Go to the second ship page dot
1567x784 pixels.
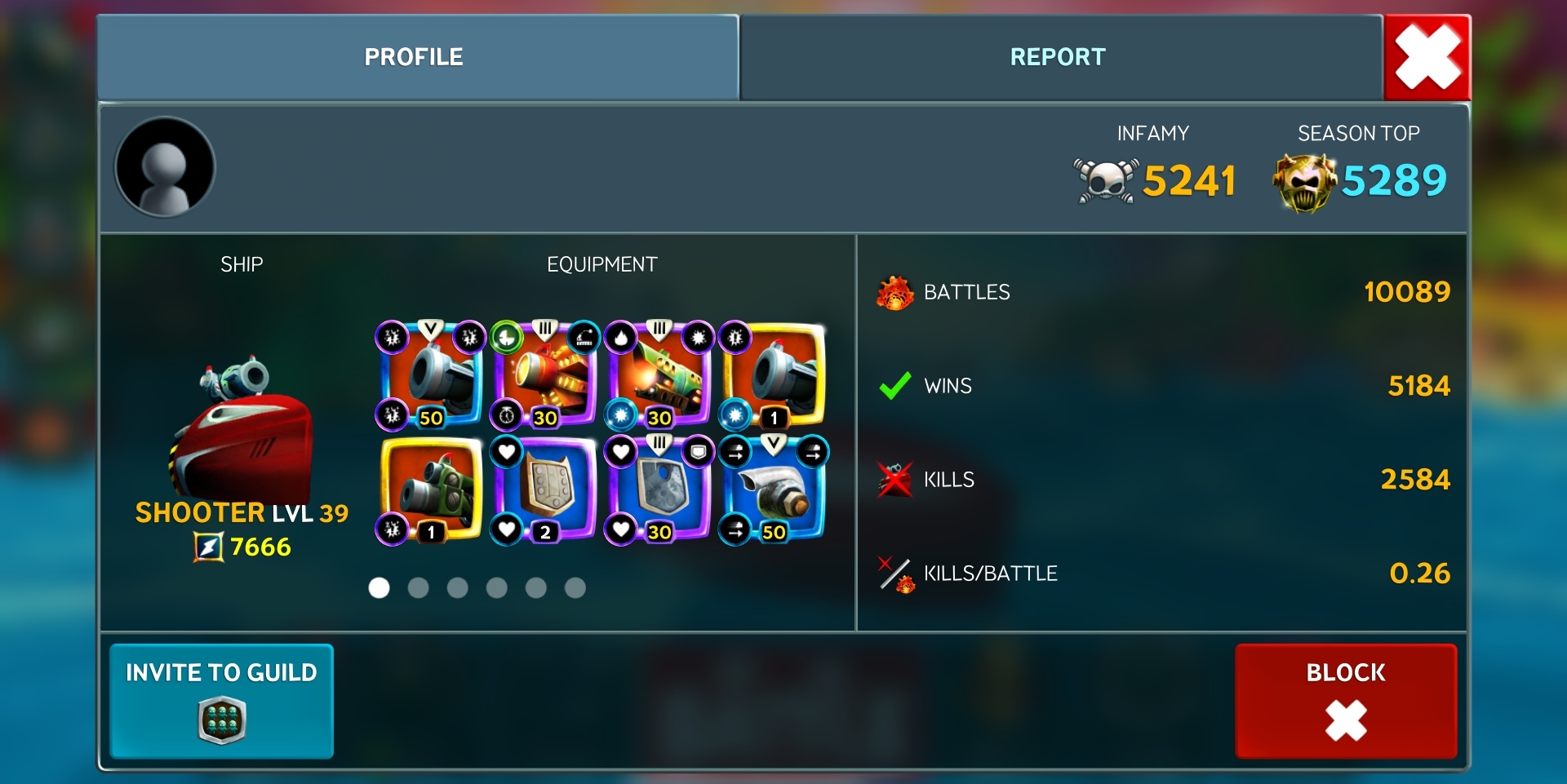pos(418,587)
